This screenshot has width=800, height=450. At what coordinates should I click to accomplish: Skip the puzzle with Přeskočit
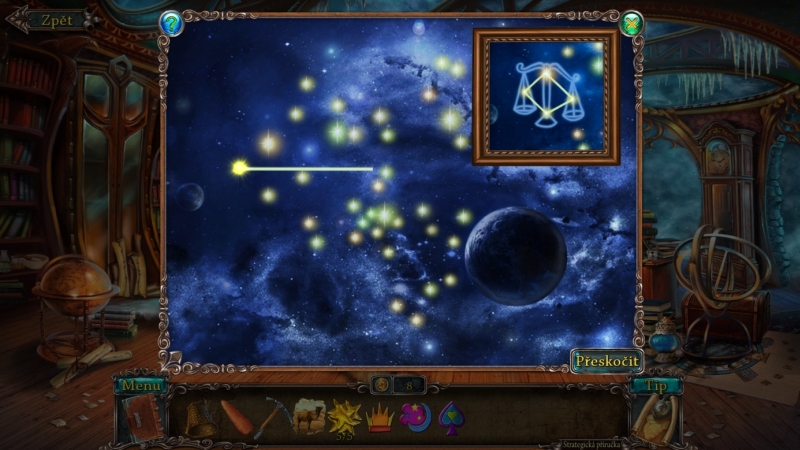tap(607, 361)
